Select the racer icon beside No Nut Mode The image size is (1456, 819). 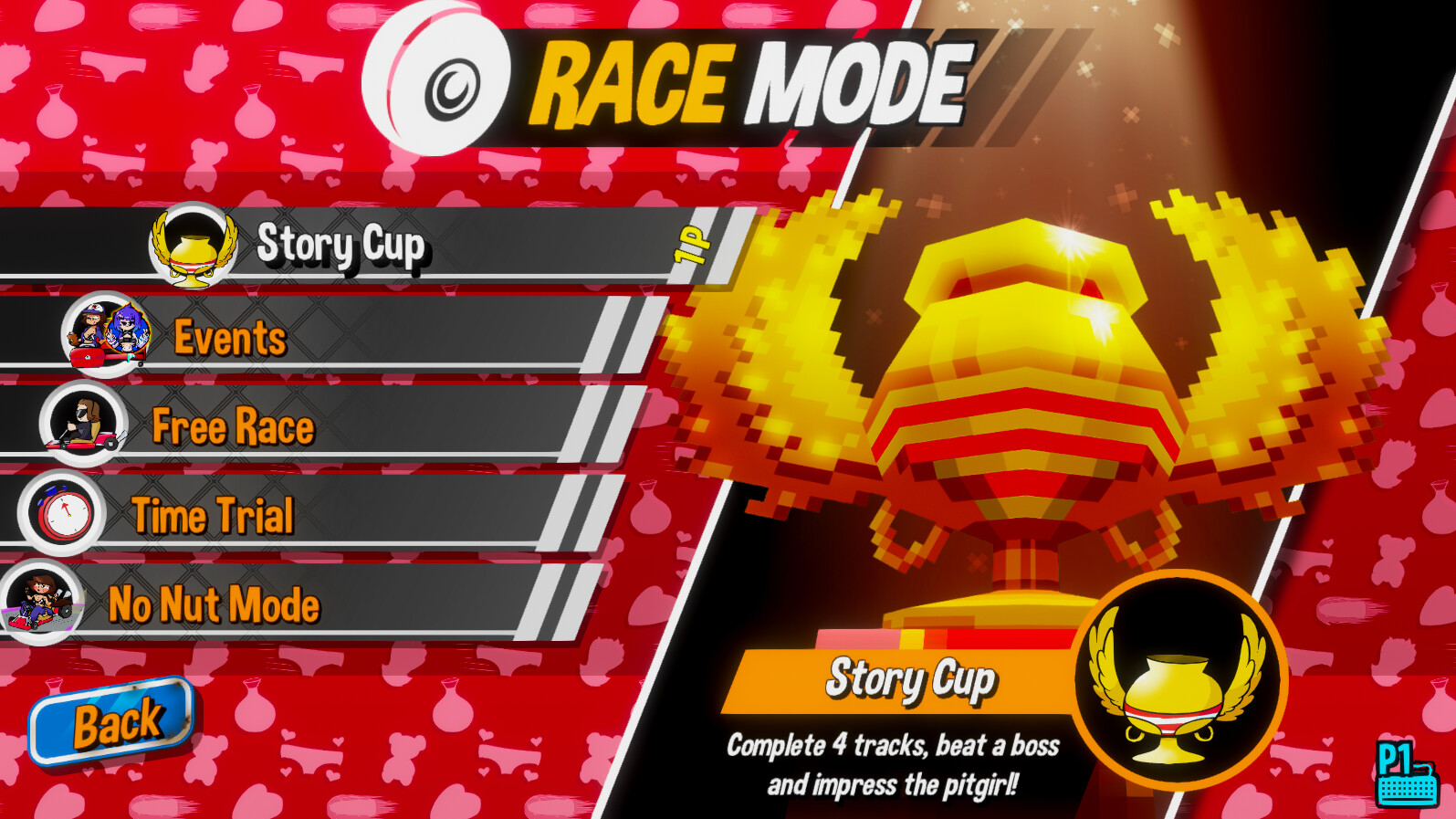(x=43, y=603)
